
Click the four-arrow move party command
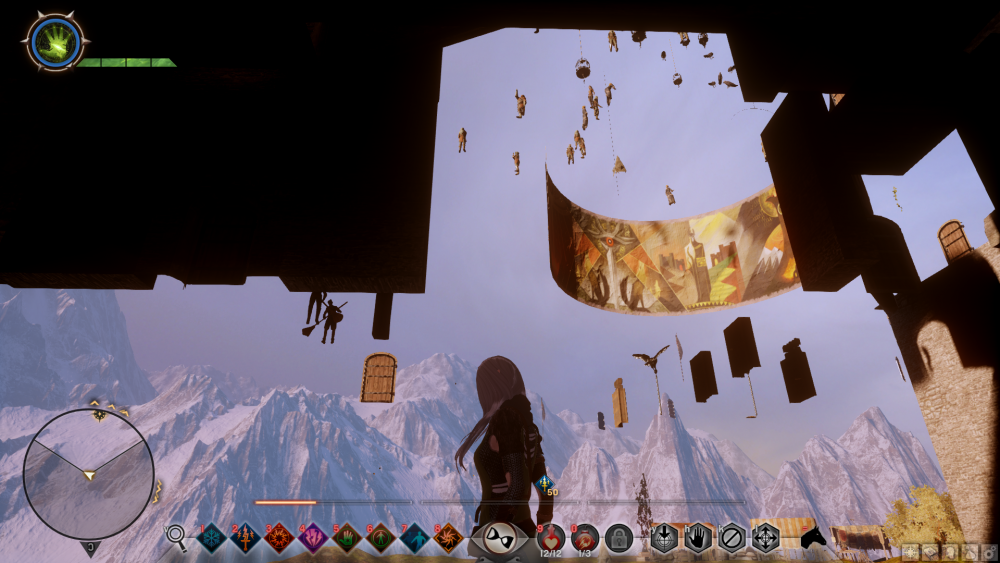point(766,538)
